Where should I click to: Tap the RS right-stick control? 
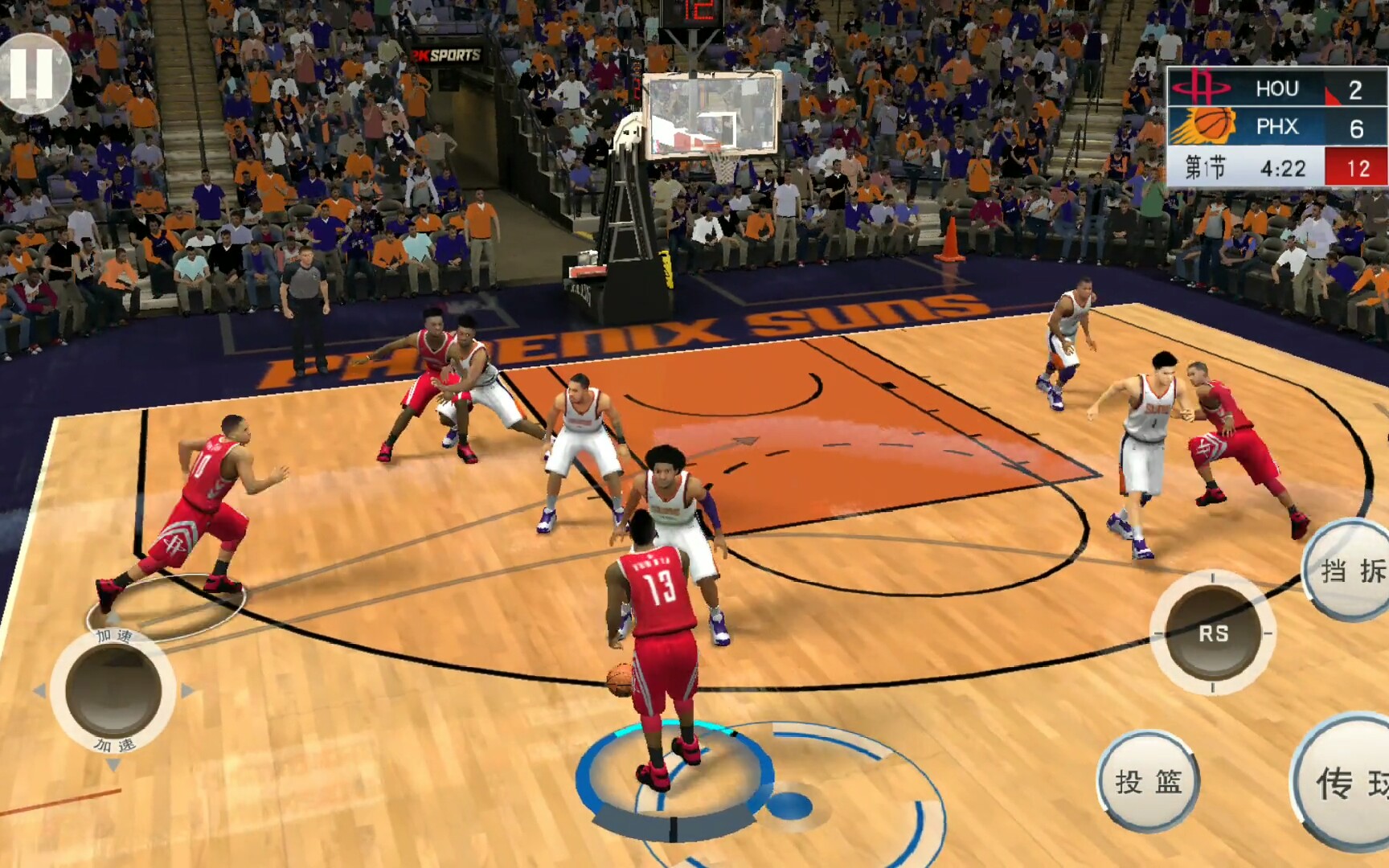[x=1211, y=634]
